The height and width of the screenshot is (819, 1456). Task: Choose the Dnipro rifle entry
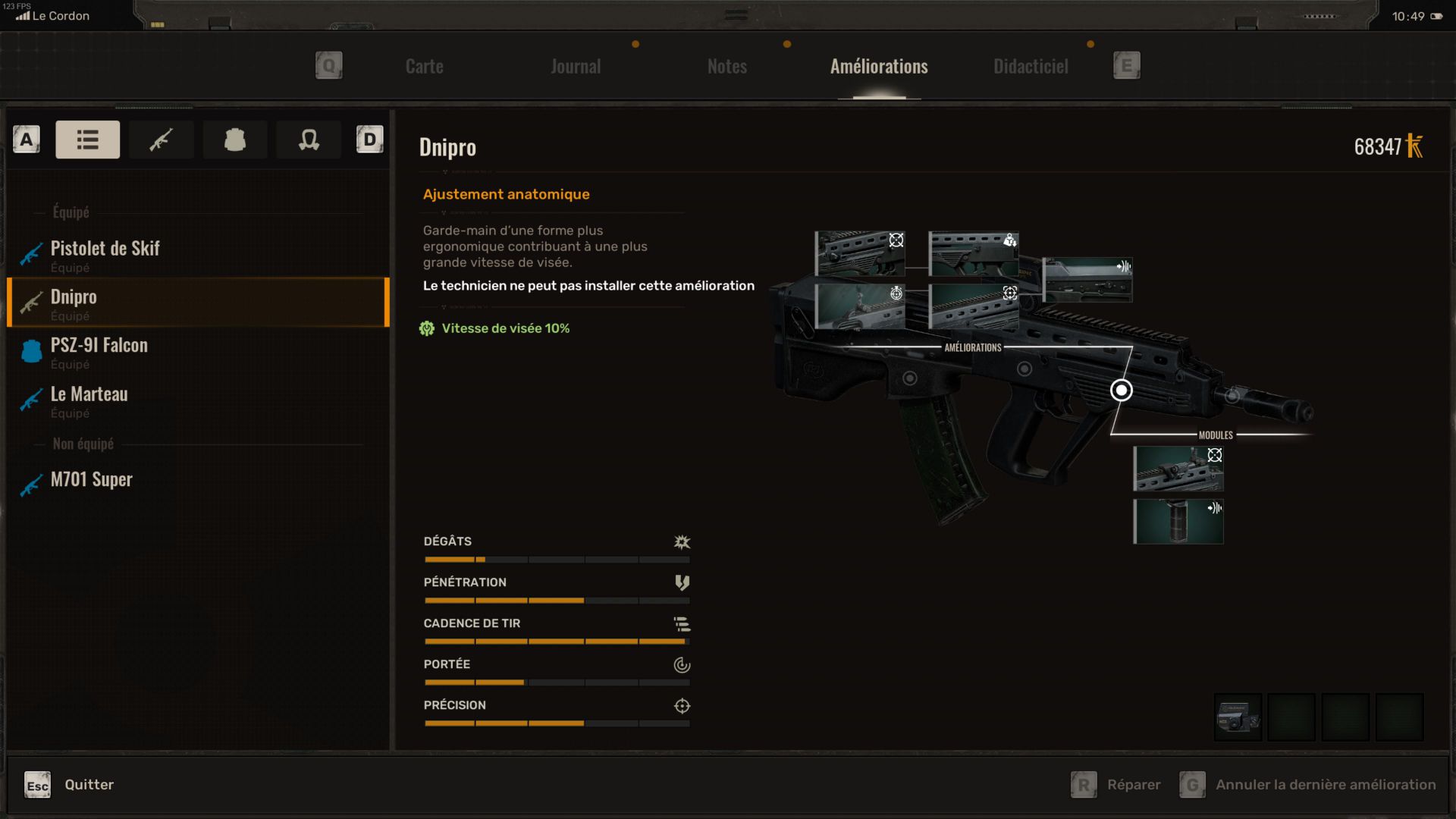pyautogui.click(x=74, y=297)
